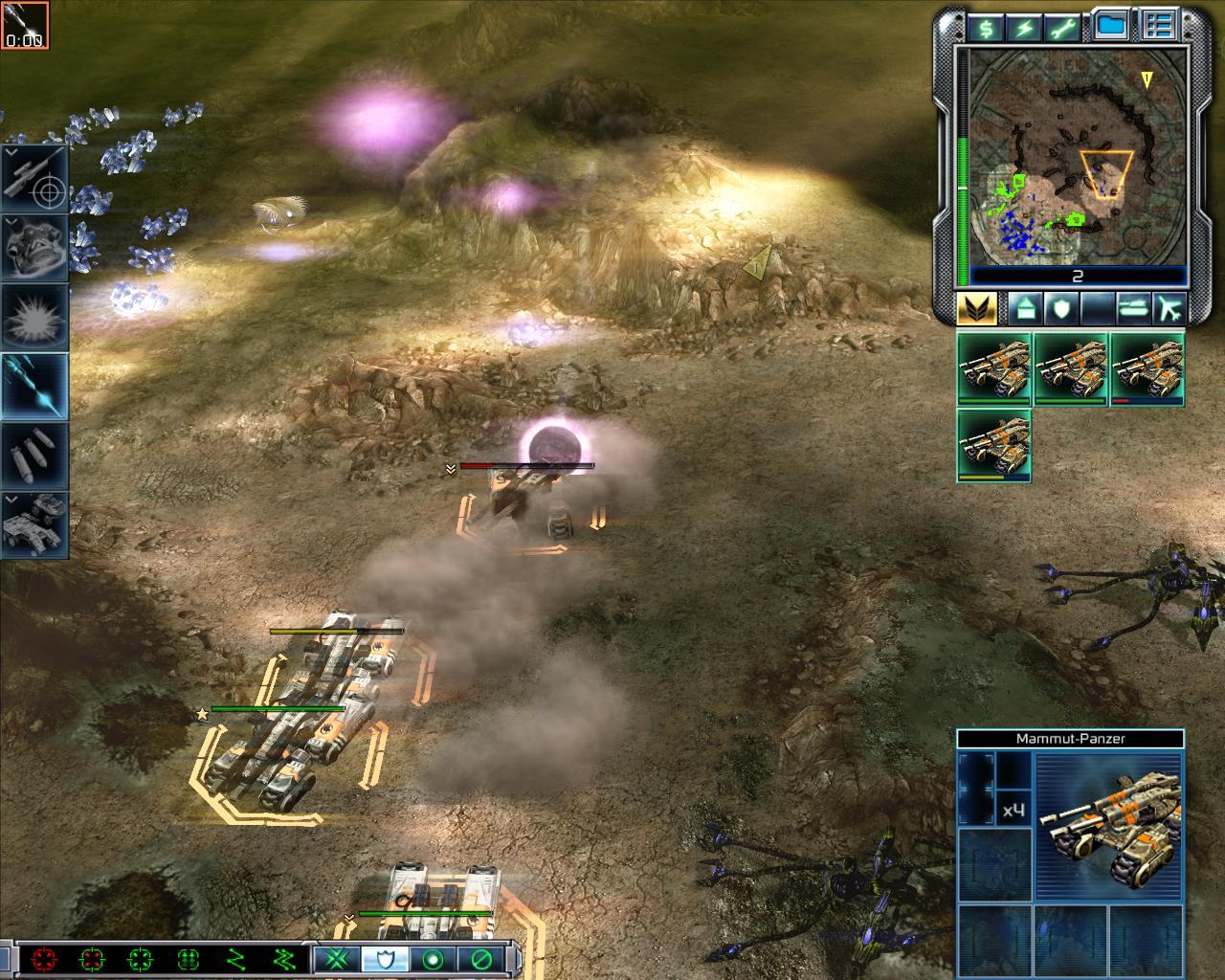Activate the vehicle drop reinforcement power
The height and width of the screenshot is (980, 1225).
[x=35, y=524]
